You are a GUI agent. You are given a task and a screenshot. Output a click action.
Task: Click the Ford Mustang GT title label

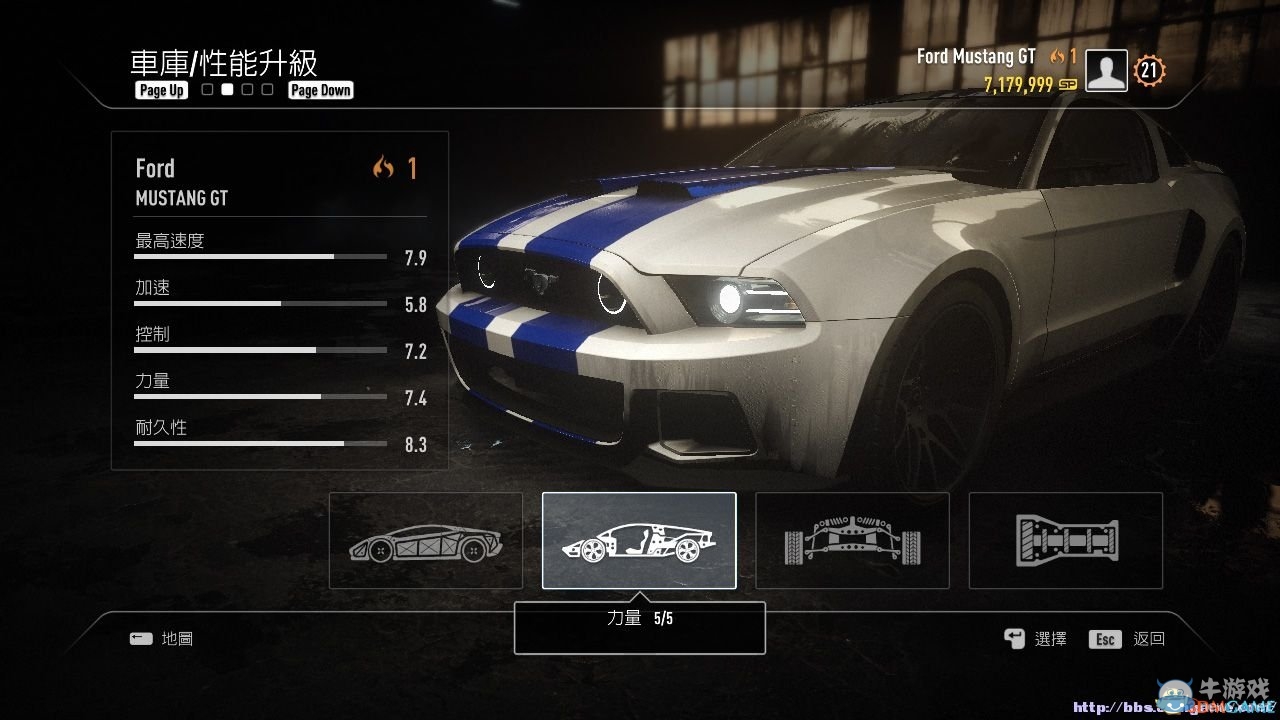coord(975,57)
